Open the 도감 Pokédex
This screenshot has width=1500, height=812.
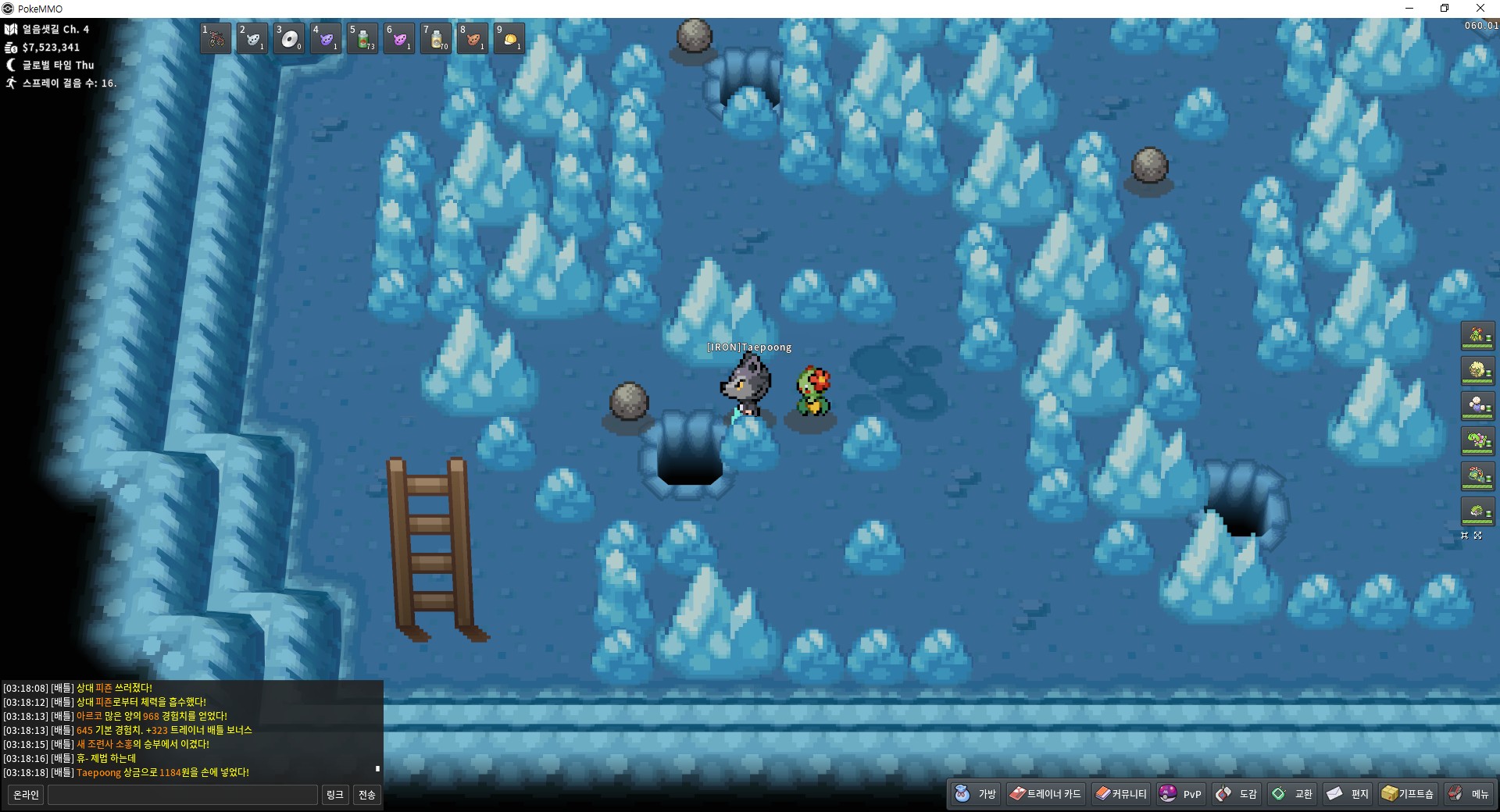pos(1237,794)
